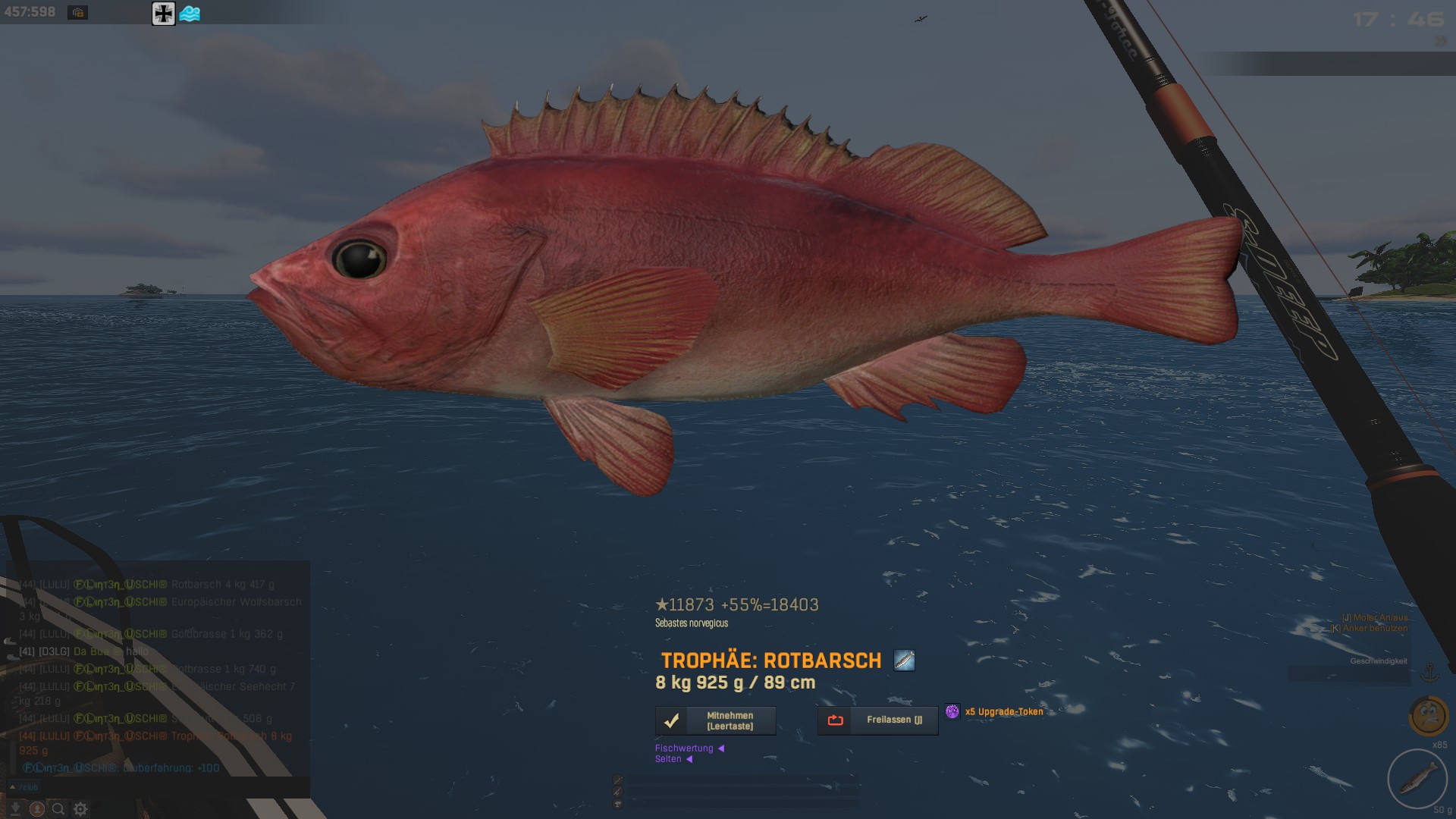Click the blue wave buff icon
The height and width of the screenshot is (819, 1456).
(190, 13)
